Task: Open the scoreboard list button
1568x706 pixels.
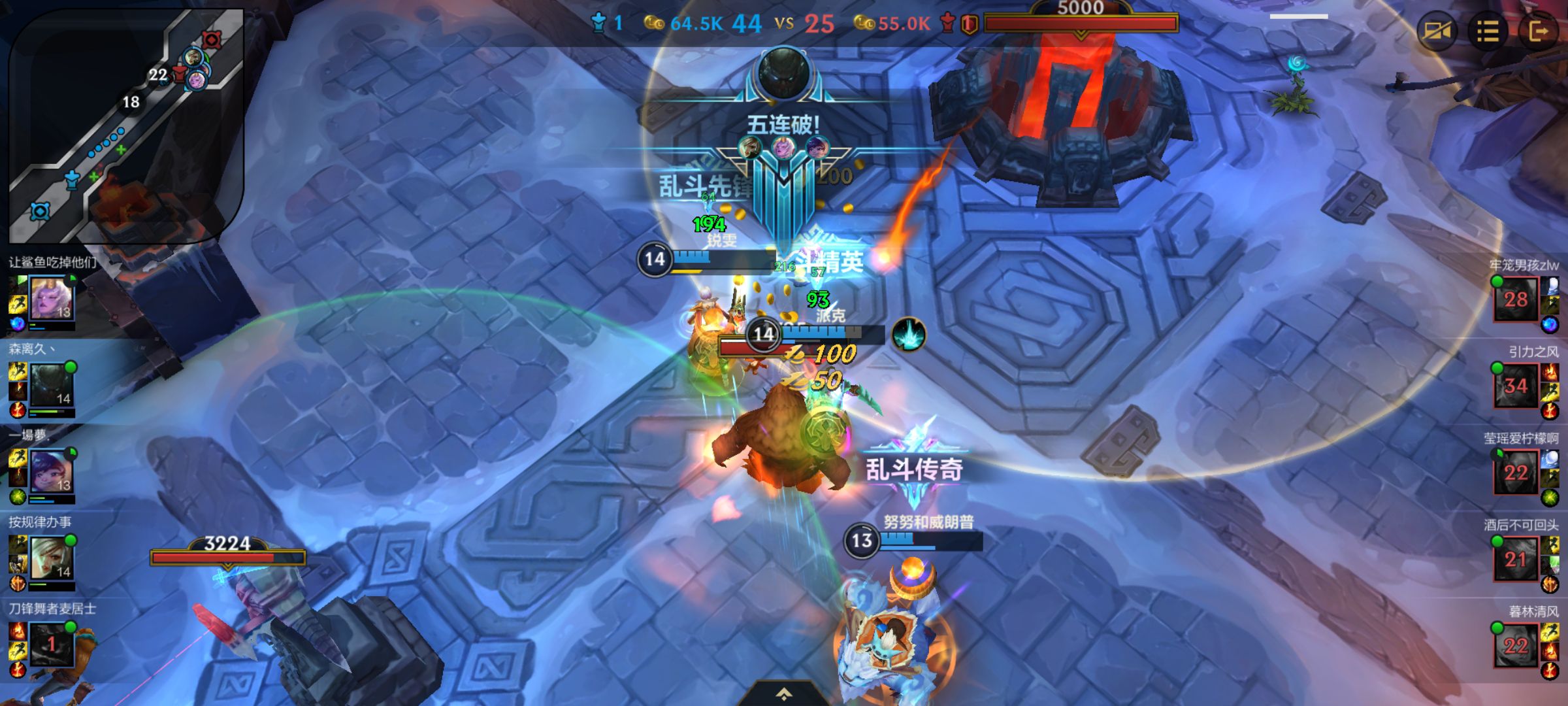Action: pos(1487,31)
